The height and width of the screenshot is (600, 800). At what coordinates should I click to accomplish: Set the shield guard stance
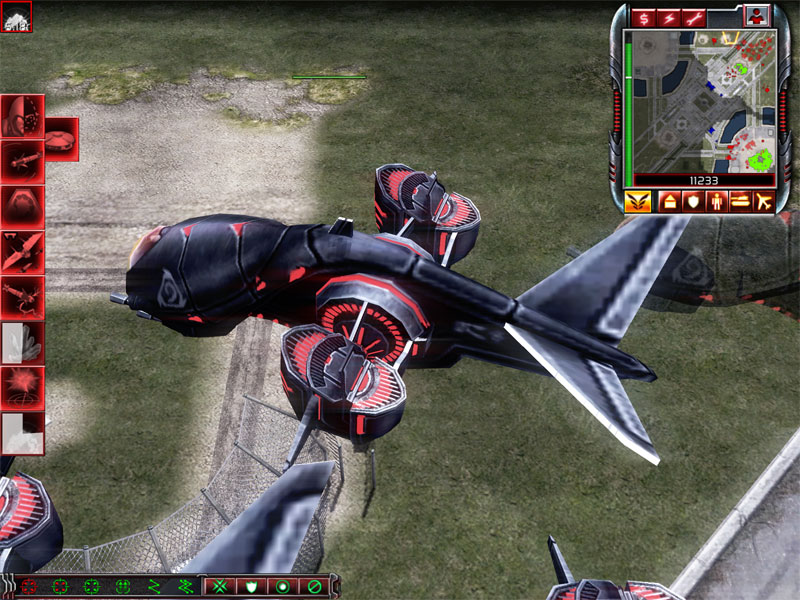click(252, 585)
